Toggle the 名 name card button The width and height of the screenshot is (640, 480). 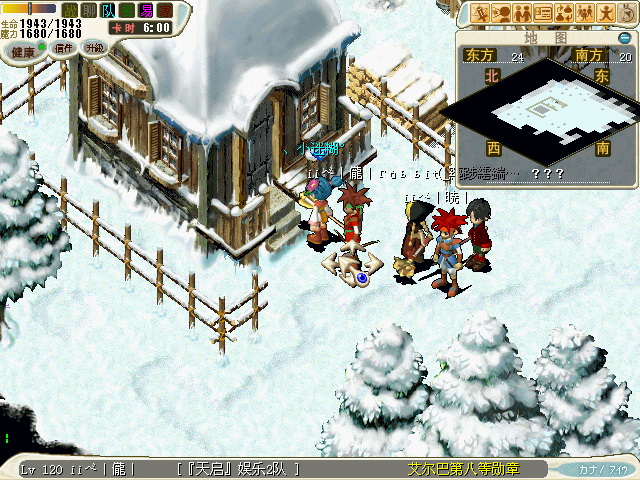click(x=126, y=10)
